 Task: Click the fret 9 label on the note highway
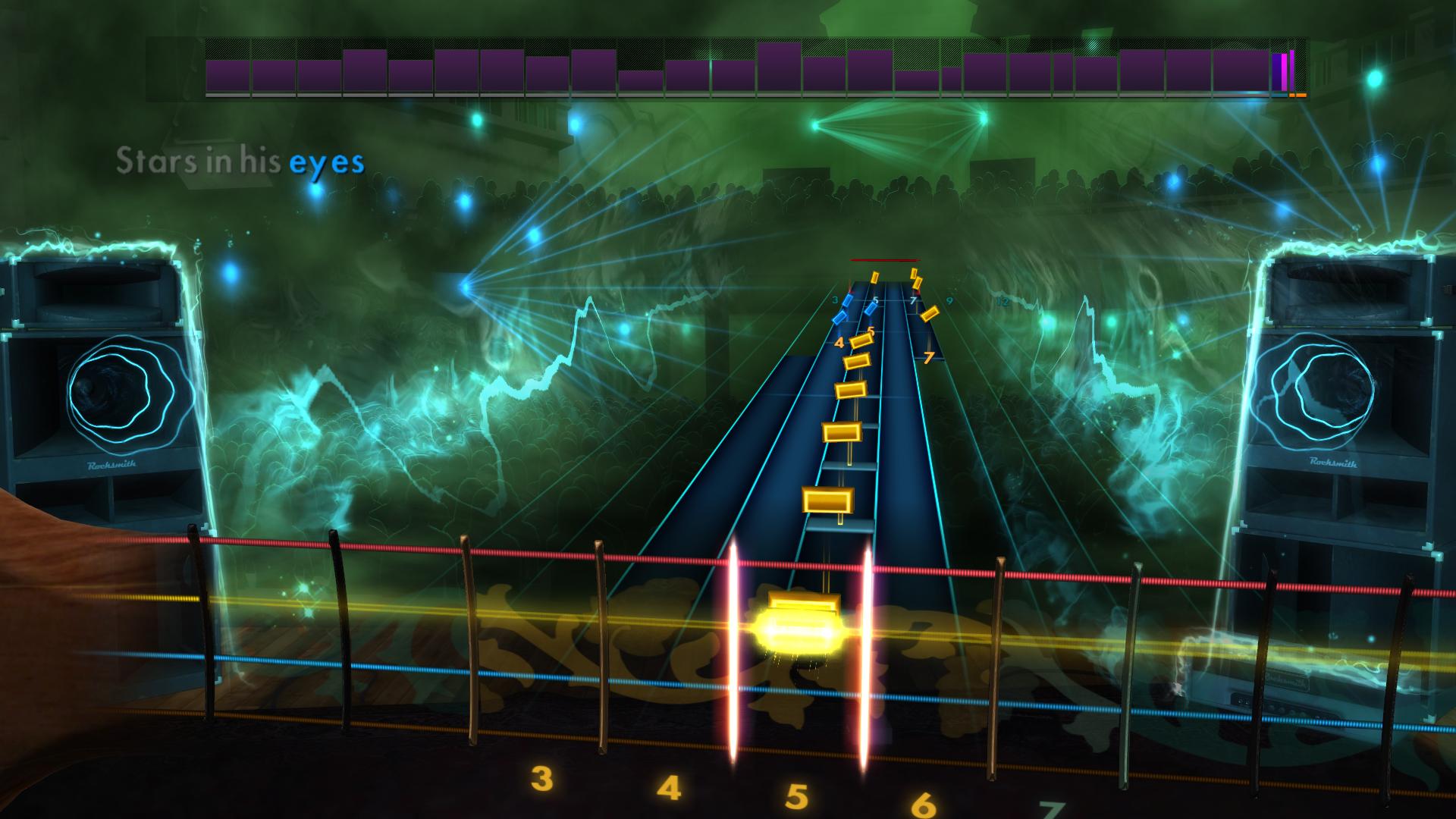coord(949,300)
